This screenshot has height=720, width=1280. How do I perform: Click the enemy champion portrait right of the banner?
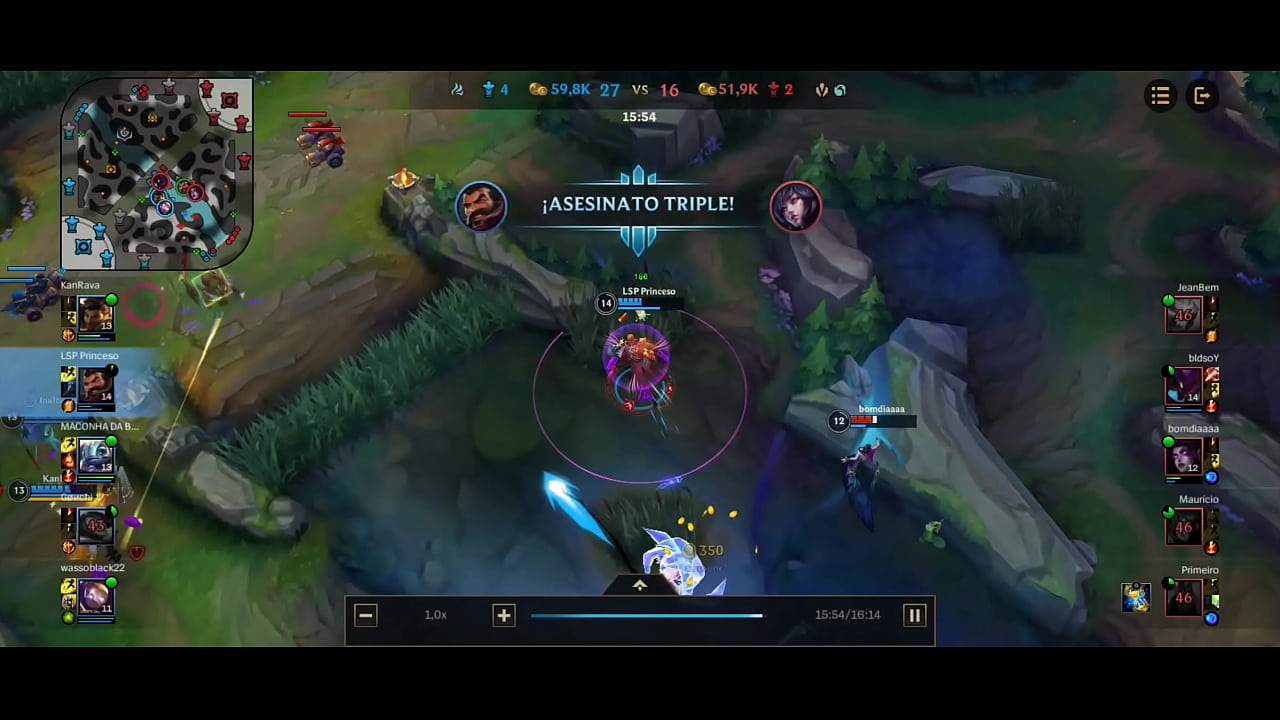tap(796, 206)
